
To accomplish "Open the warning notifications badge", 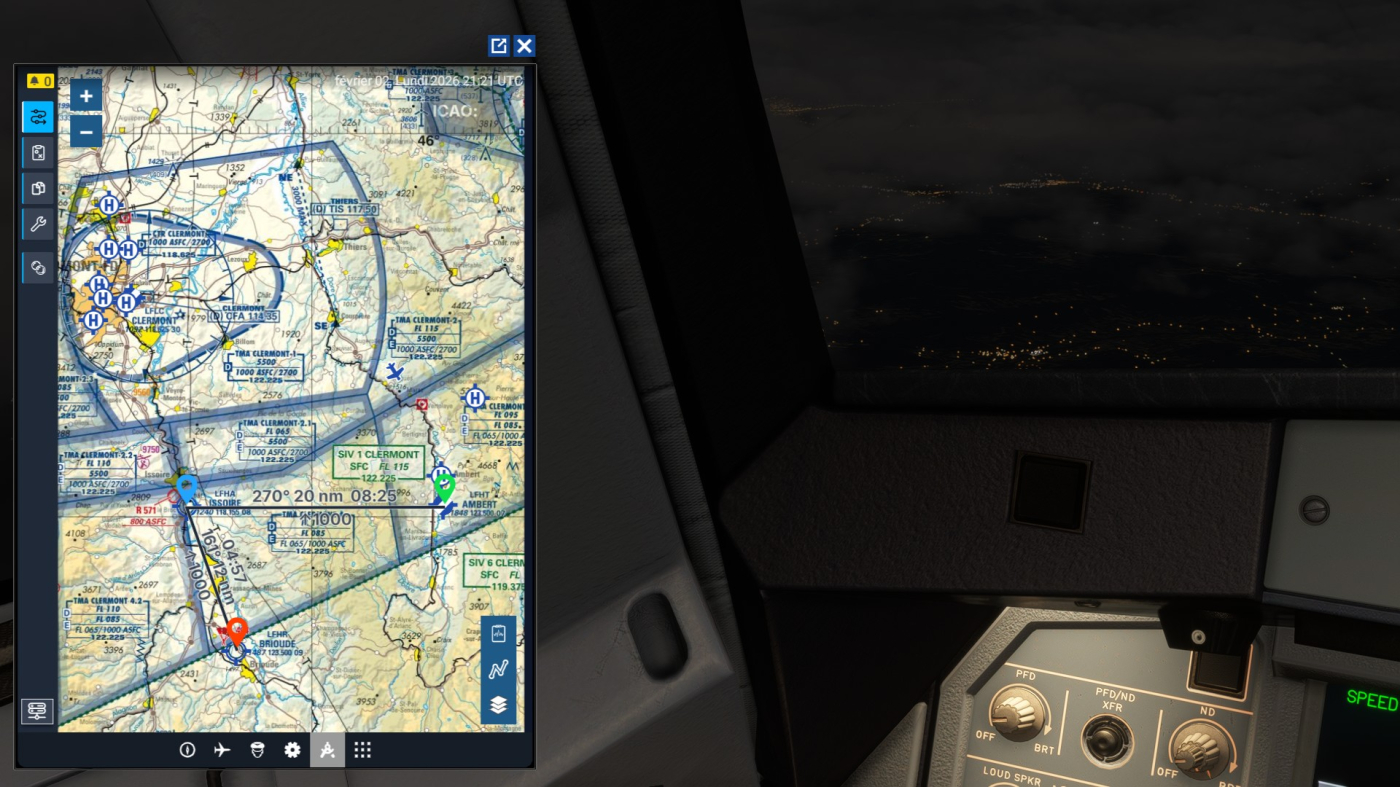I will [x=38, y=78].
